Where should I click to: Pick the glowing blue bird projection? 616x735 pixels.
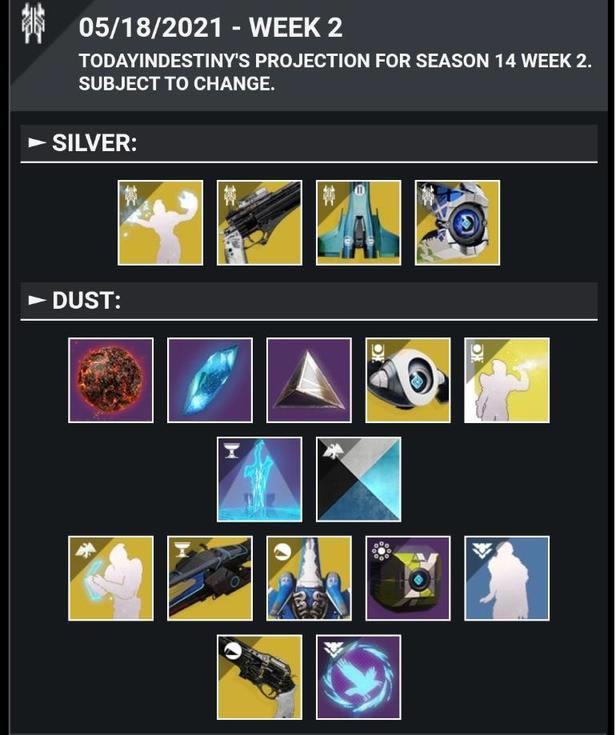358,677
